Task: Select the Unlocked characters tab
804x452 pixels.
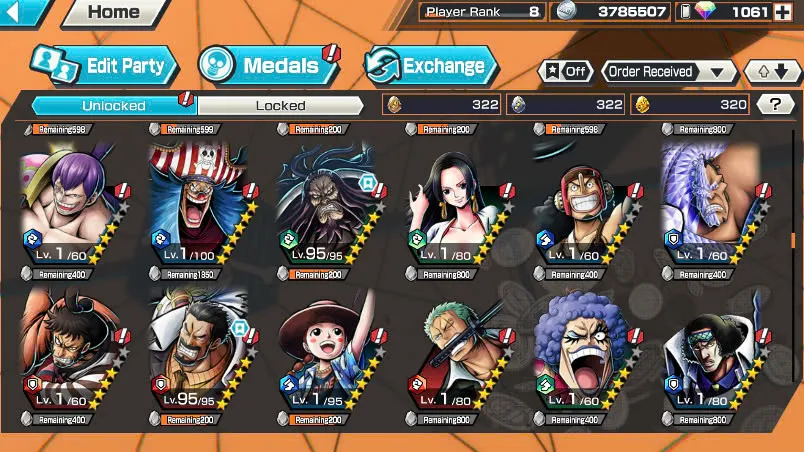Action: 114,104
